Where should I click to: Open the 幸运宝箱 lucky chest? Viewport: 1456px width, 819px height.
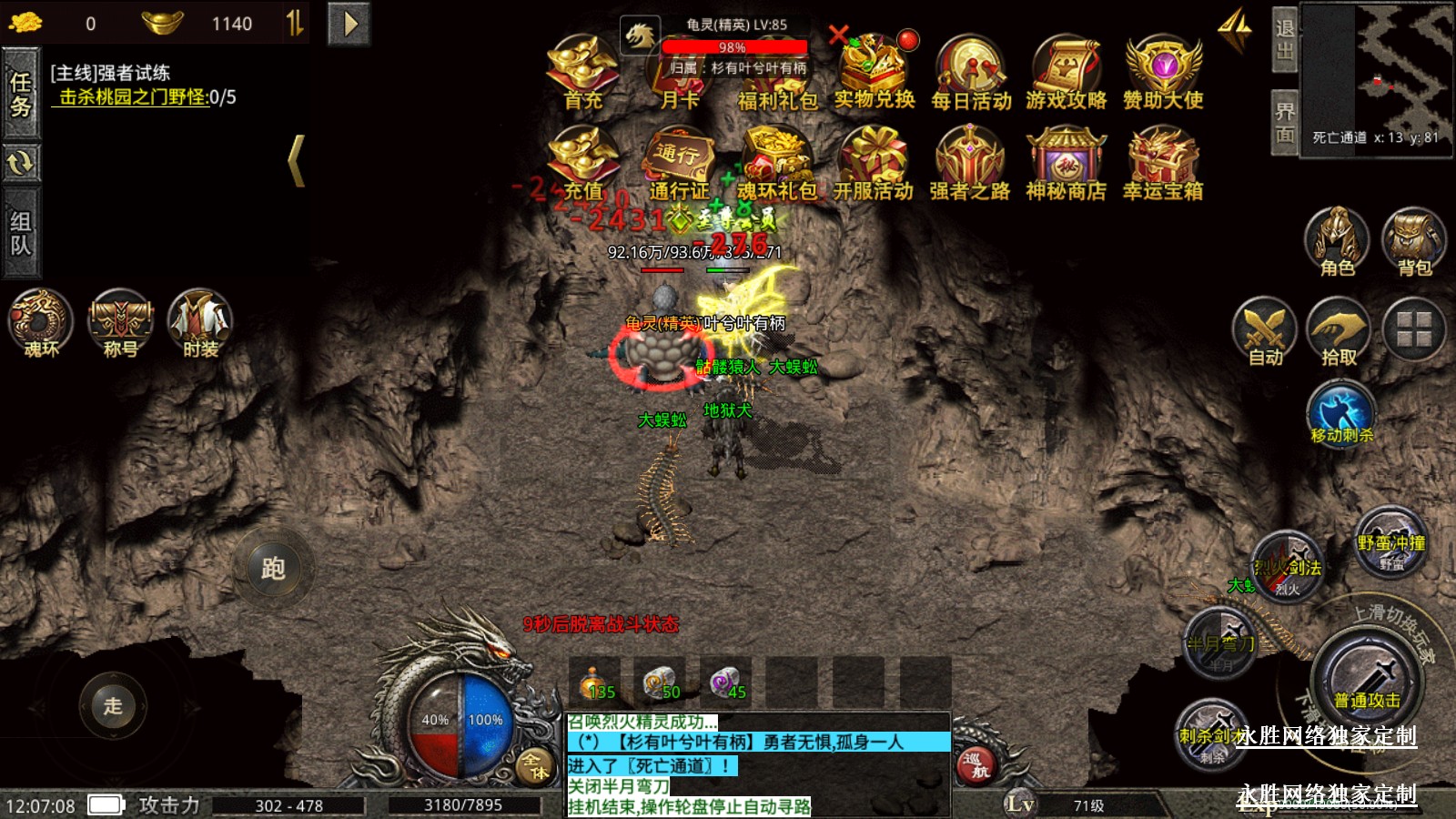coord(1162,162)
